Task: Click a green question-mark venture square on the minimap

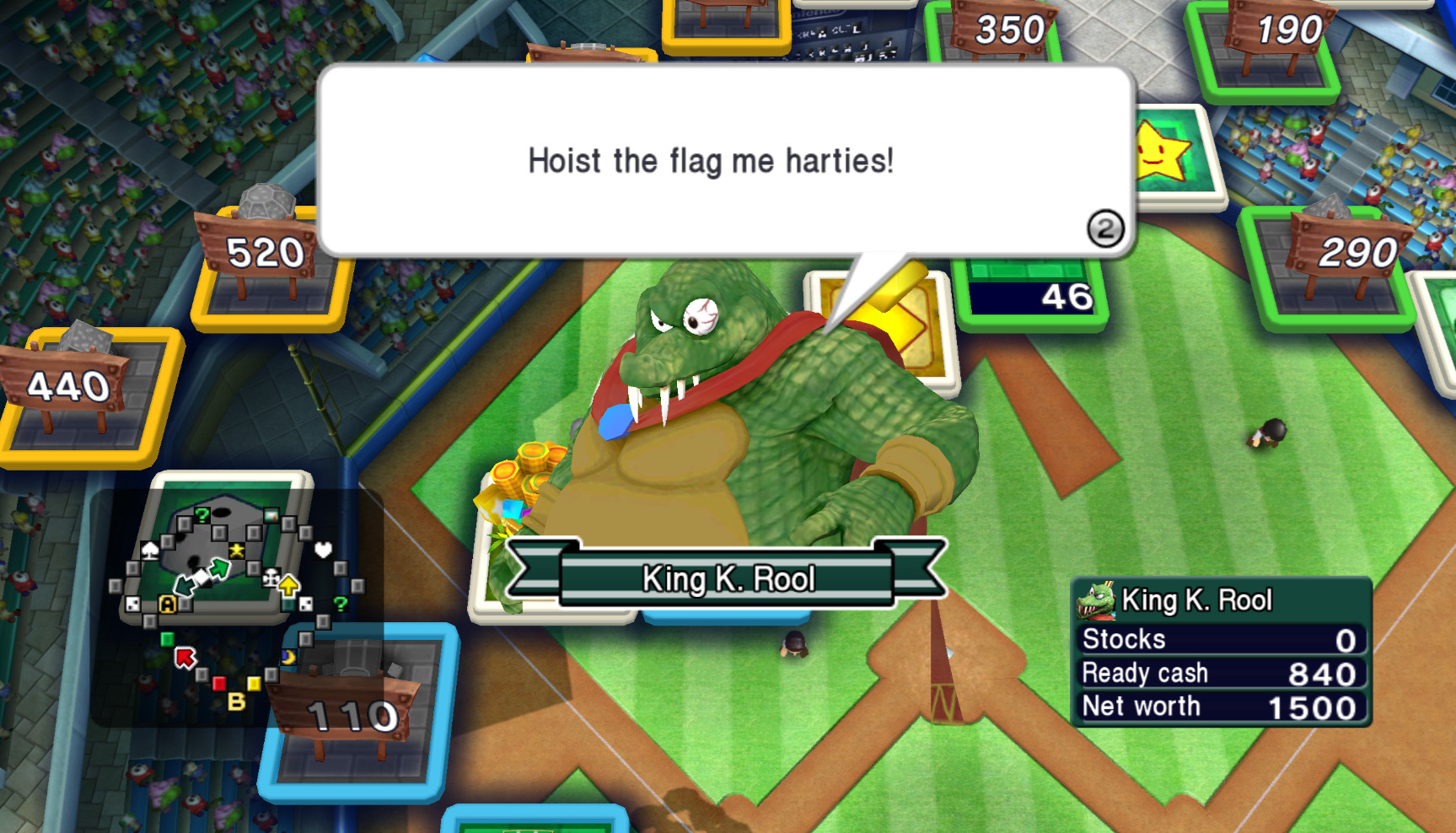Action: 202,515
